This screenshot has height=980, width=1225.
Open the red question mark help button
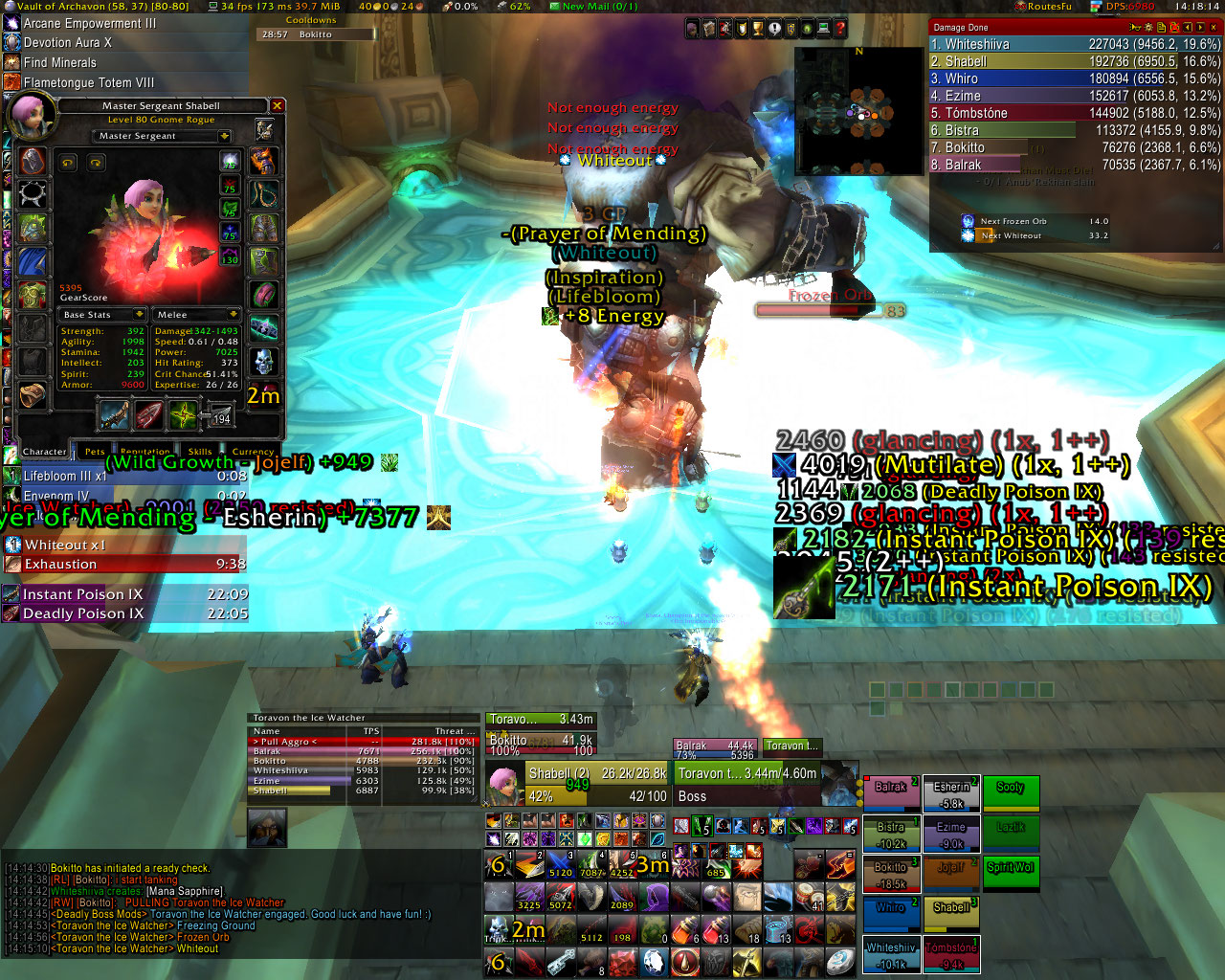[839, 30]
